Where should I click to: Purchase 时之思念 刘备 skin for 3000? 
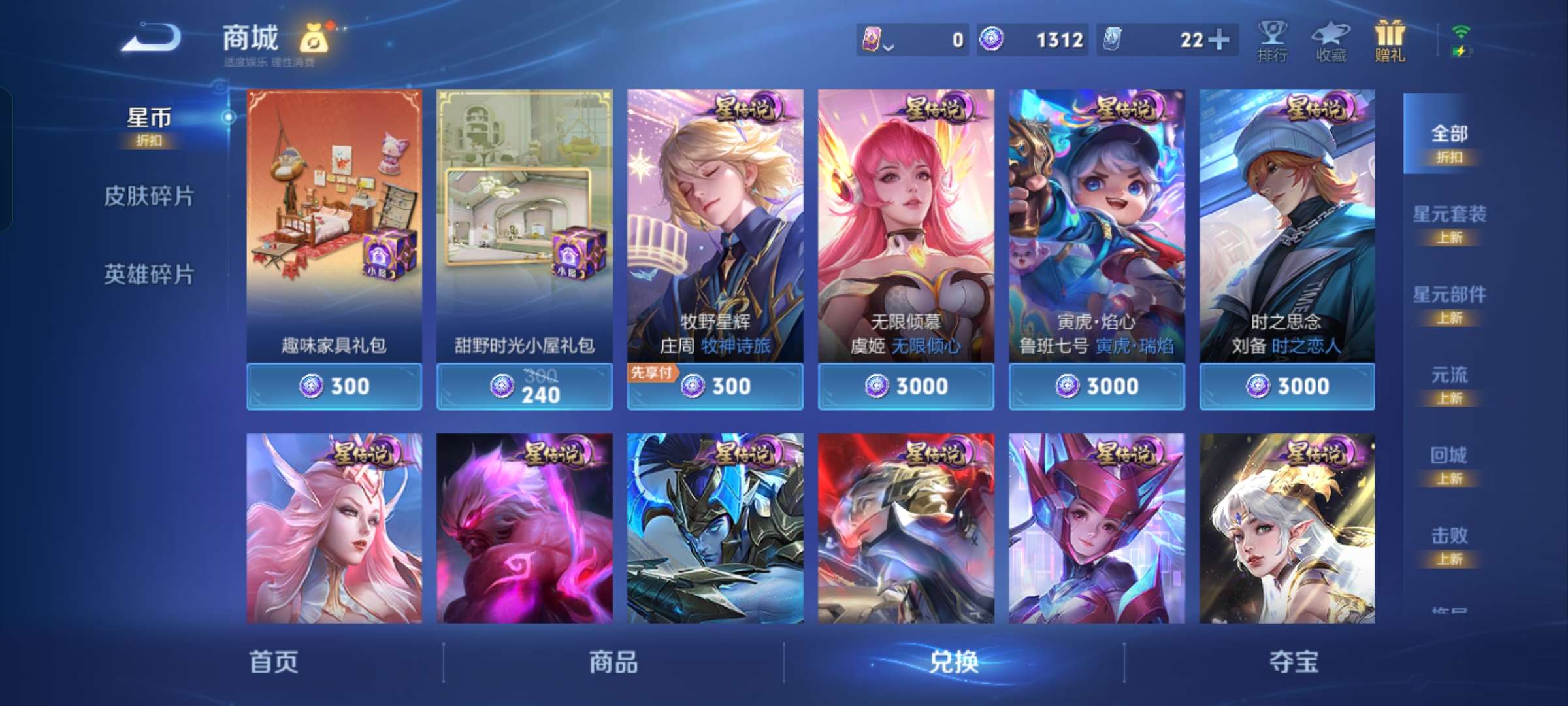tap(1286, 386)
